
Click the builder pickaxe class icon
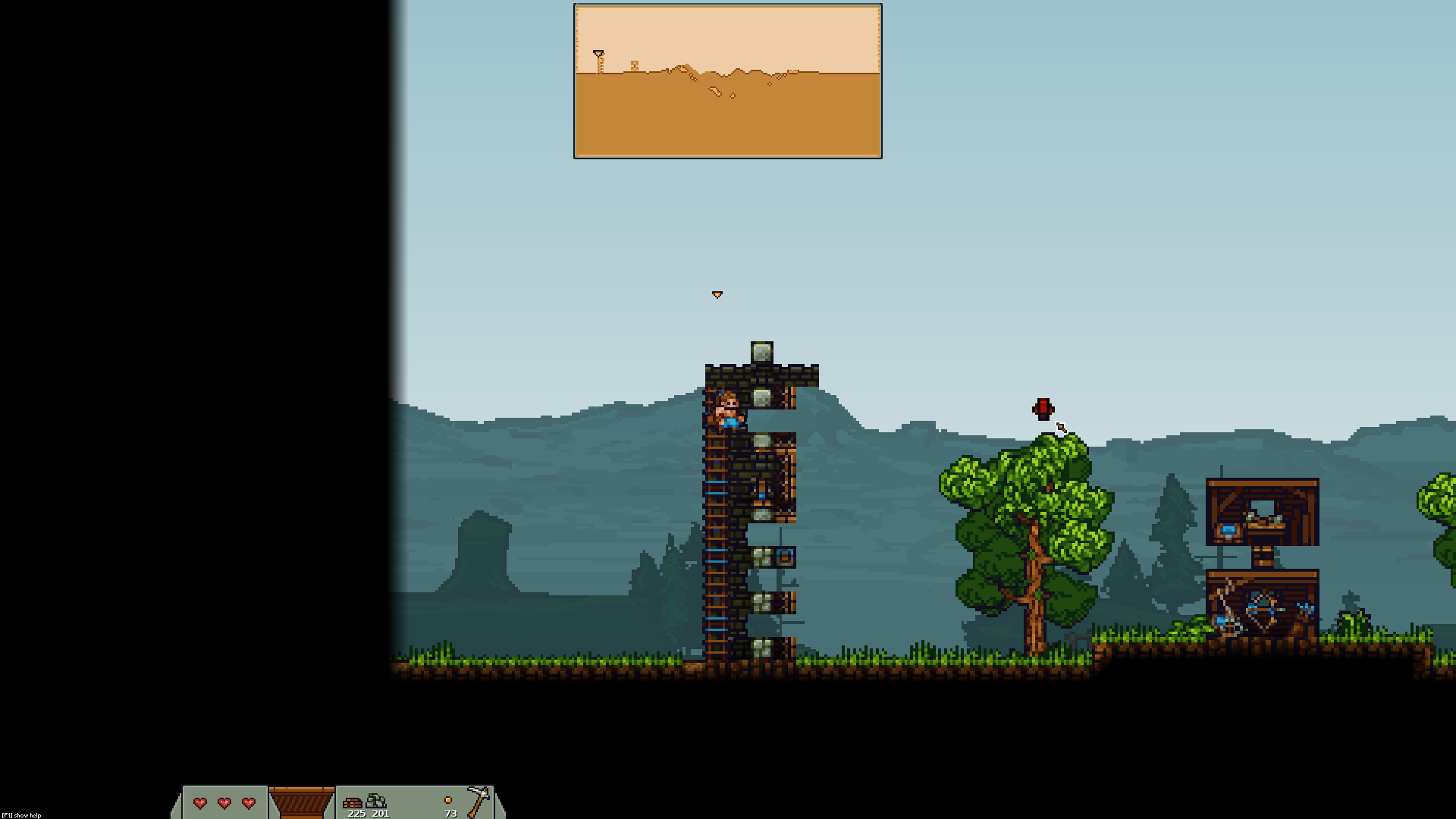pos(479,801)
